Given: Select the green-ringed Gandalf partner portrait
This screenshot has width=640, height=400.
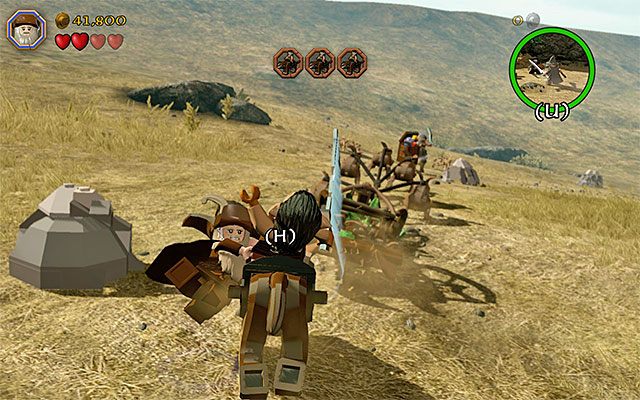Looking at the screenshot, I should (552, 59).
